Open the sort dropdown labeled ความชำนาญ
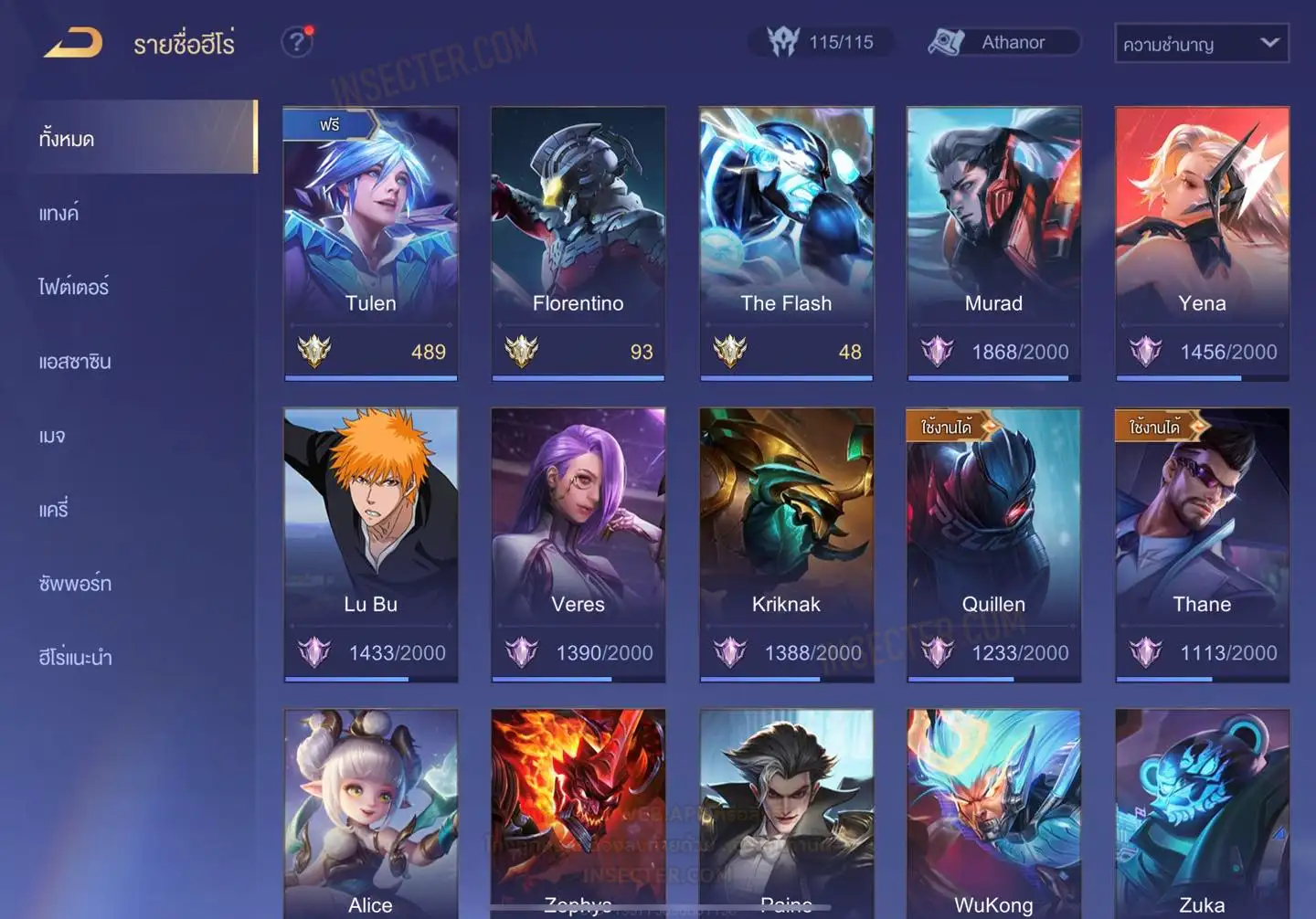Screen dimensions: 1316x919 [x=1201, y=43]
